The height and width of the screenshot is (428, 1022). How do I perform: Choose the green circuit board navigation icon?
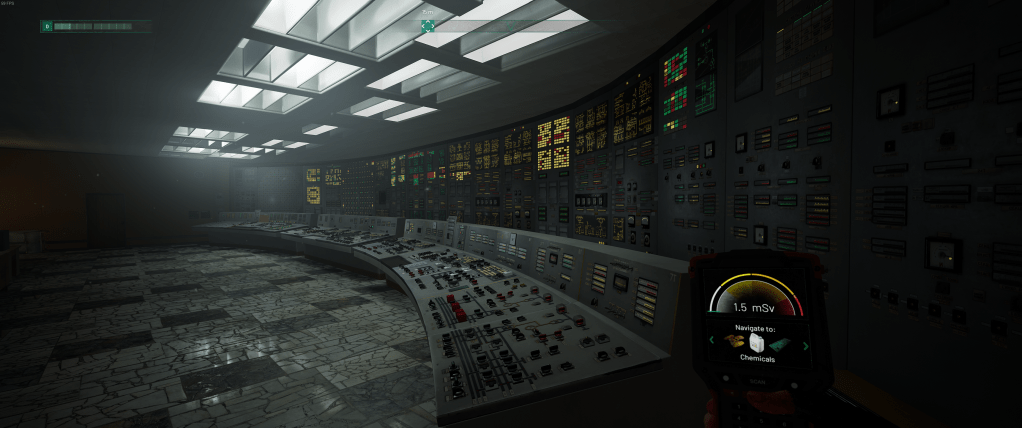point(781,343)
